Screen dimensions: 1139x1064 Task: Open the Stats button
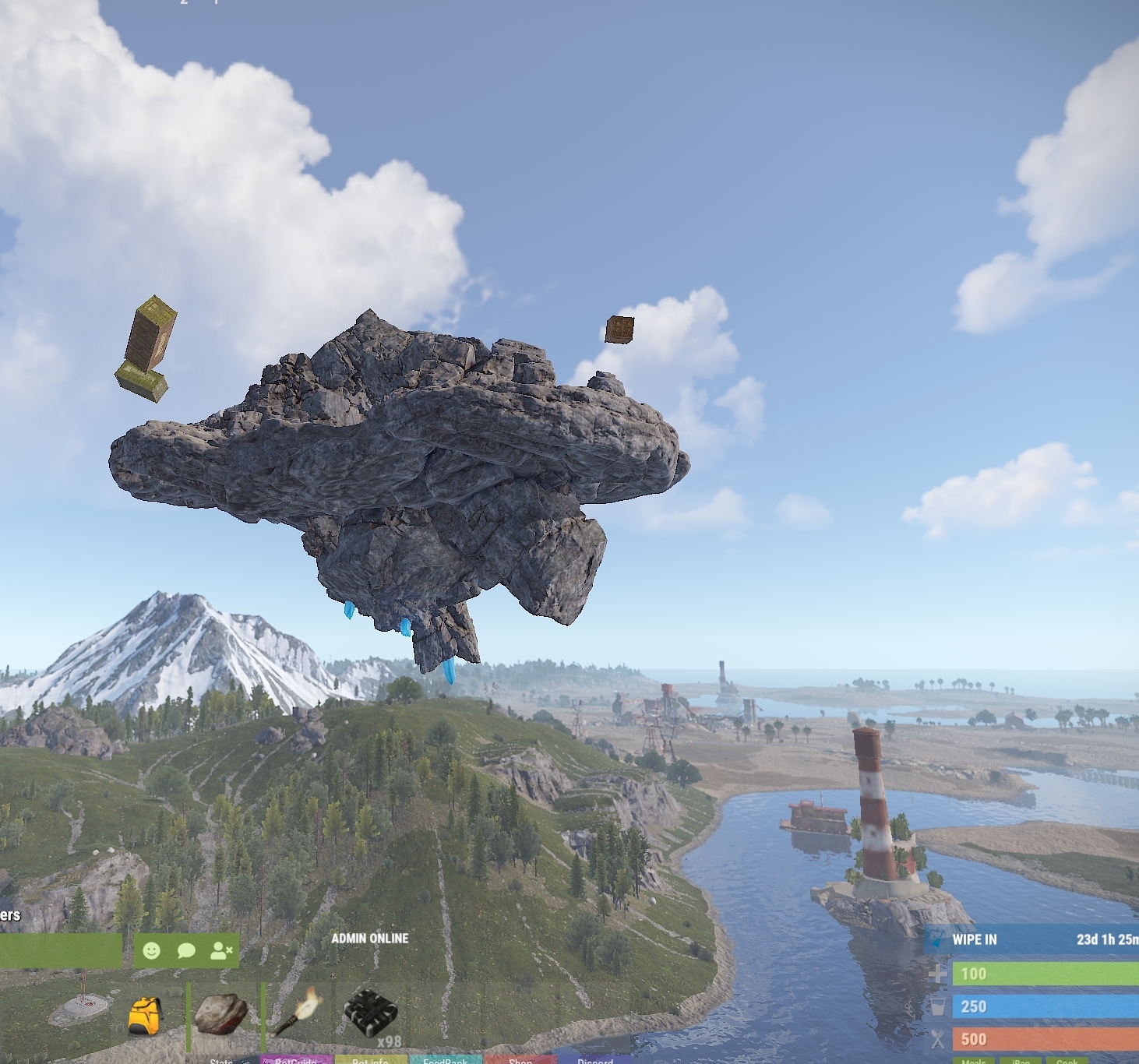[x=221, y=1061]
